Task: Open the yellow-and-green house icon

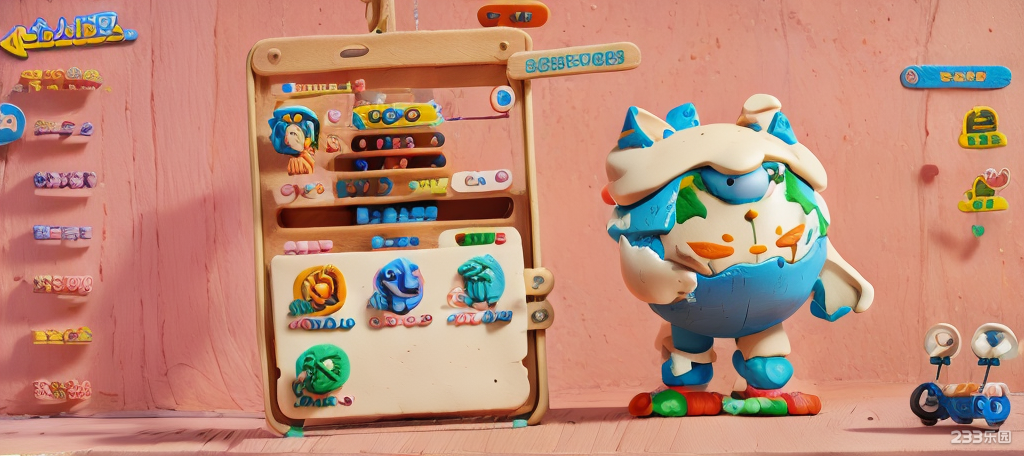Action: point(983,128)
